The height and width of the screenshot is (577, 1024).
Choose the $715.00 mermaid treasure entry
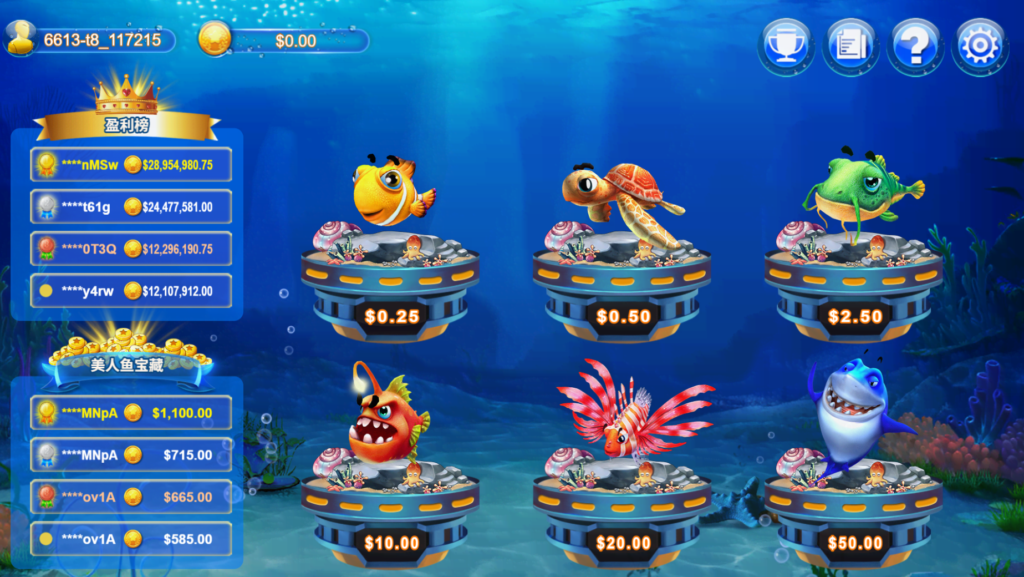click(131, 455)
